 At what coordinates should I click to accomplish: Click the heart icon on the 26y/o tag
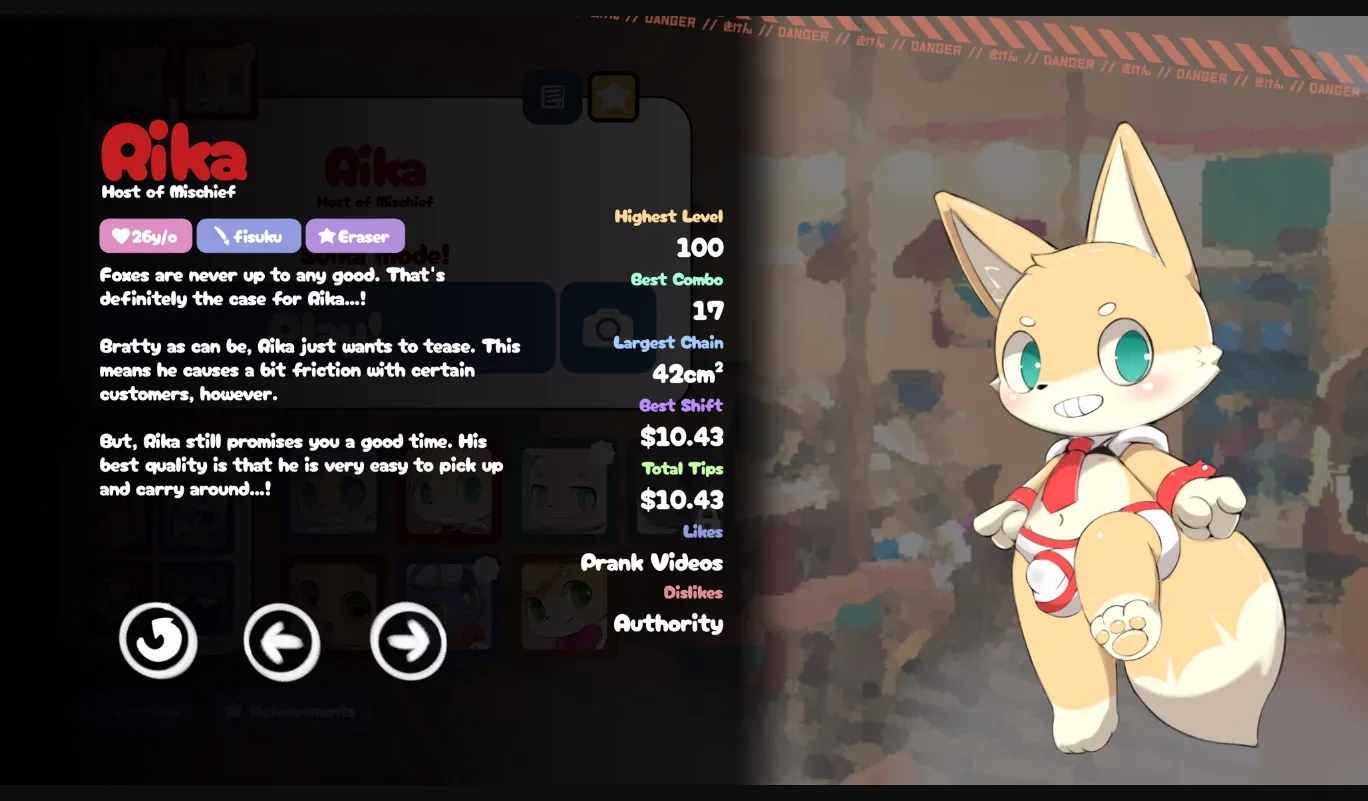[120, 236]
